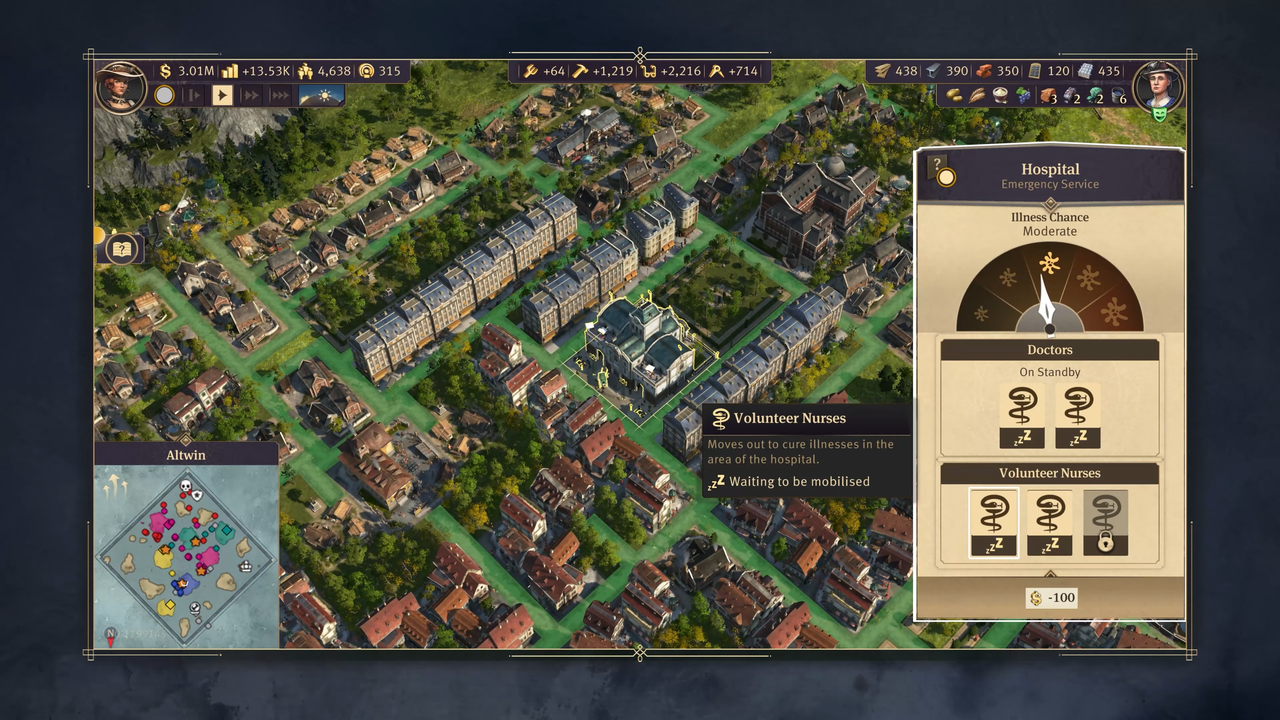
Task: Open the rival character portrait
Action: [1159, 87]
